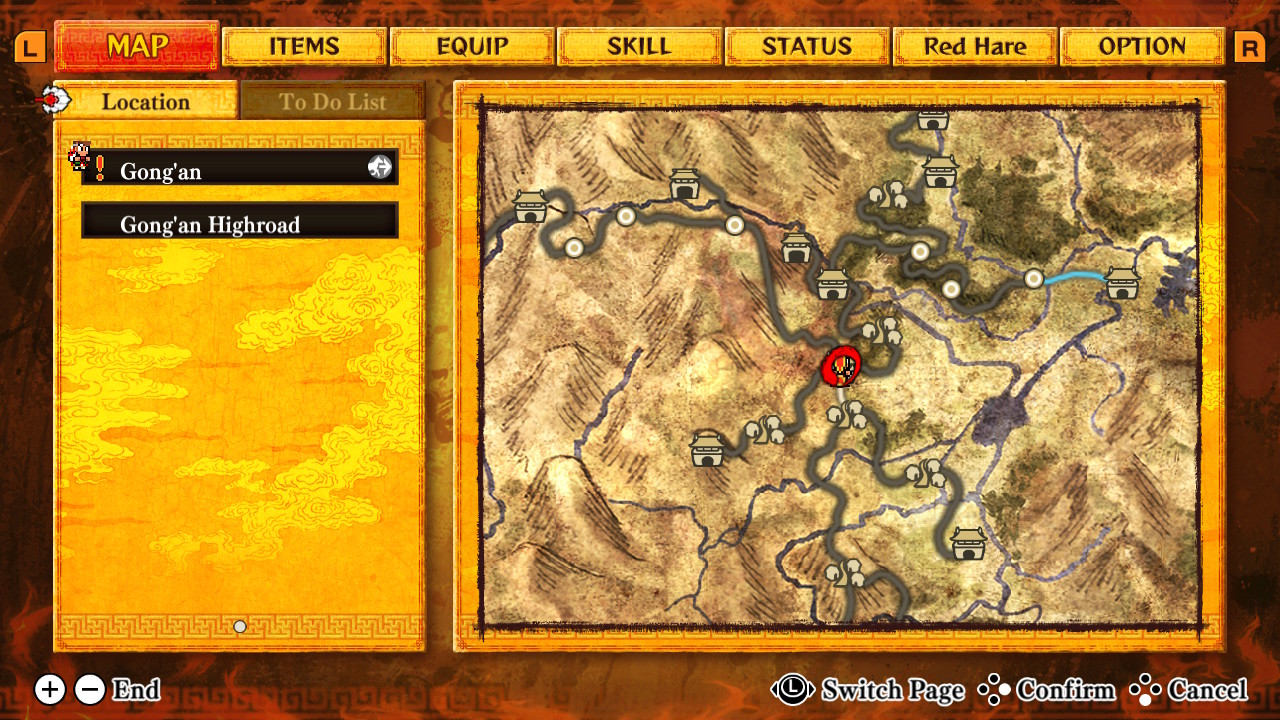Show the STATUS tab
The width and height of the screenshot is (1280, 720).
tap(807, 47)
